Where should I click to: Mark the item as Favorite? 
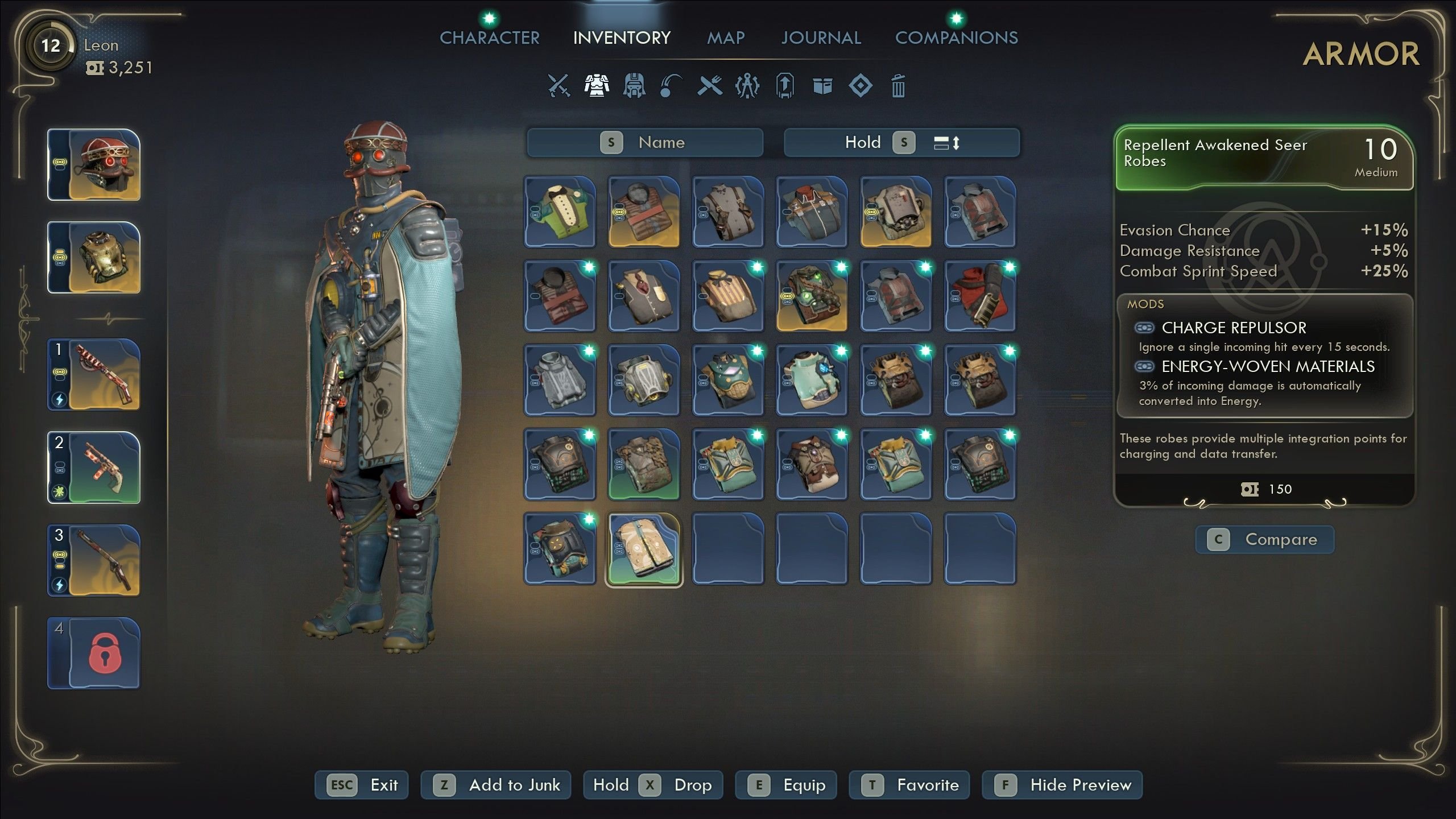coord(909,785)
